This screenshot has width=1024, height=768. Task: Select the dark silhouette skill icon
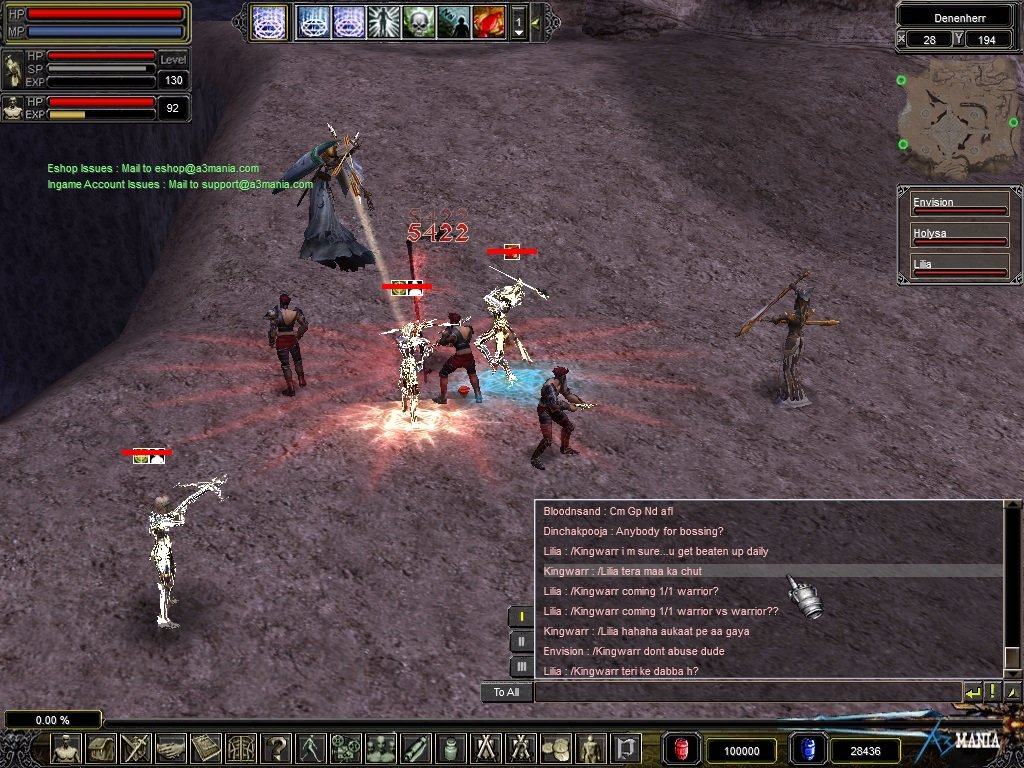click(x=452, y=22)
